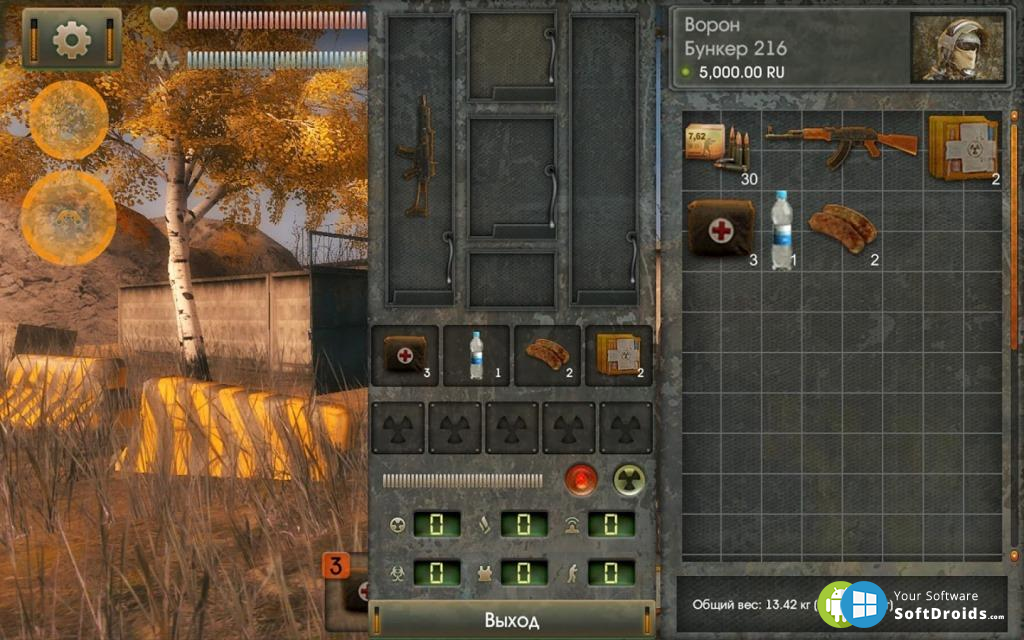Toggle the green radiation symbol button
The height and width of the screenshot is (640, 1024).
tap(629, 480)
